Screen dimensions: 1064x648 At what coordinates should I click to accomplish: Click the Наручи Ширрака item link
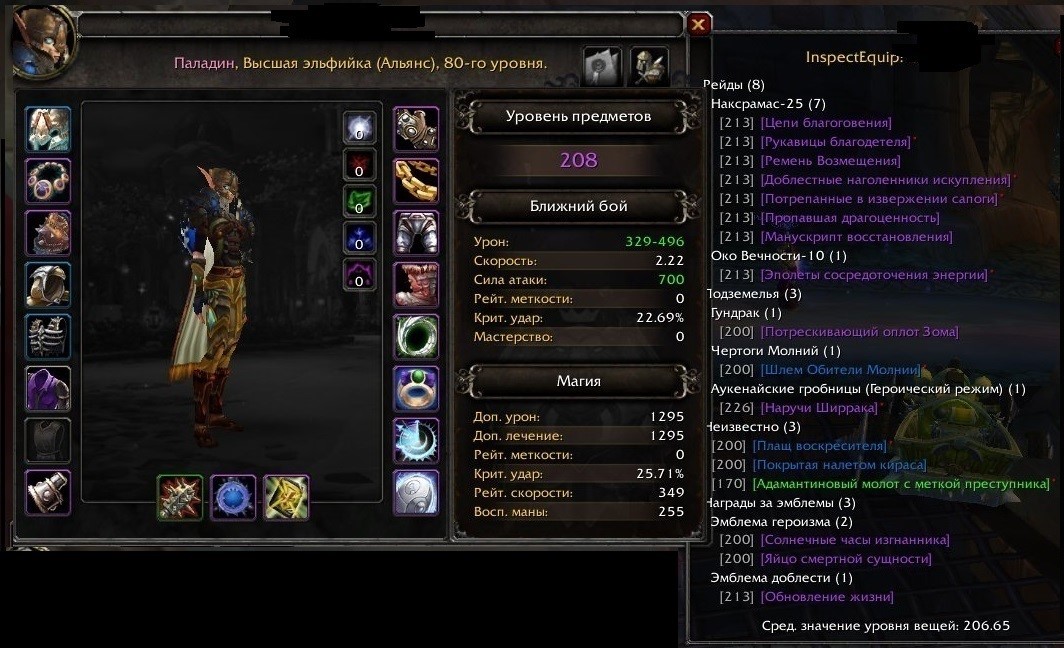point(819,408)
